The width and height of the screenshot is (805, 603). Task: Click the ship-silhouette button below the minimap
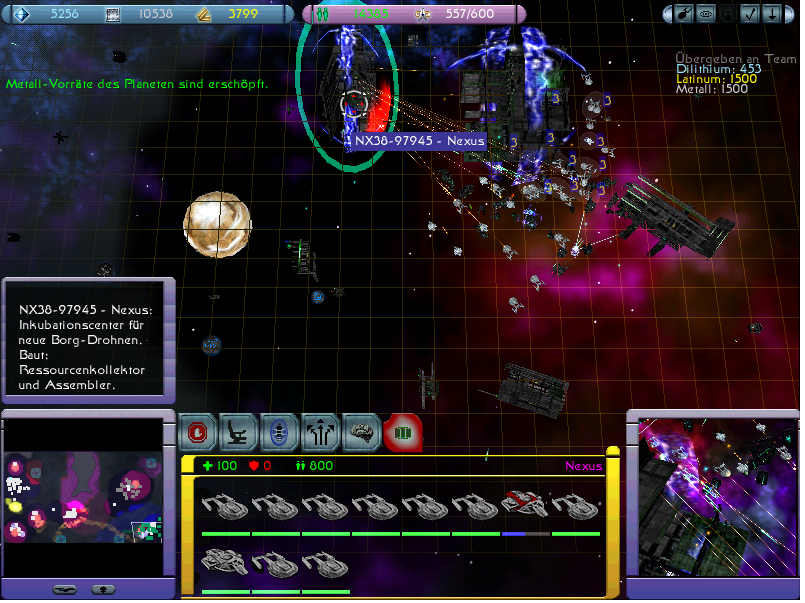click(64, 589)
